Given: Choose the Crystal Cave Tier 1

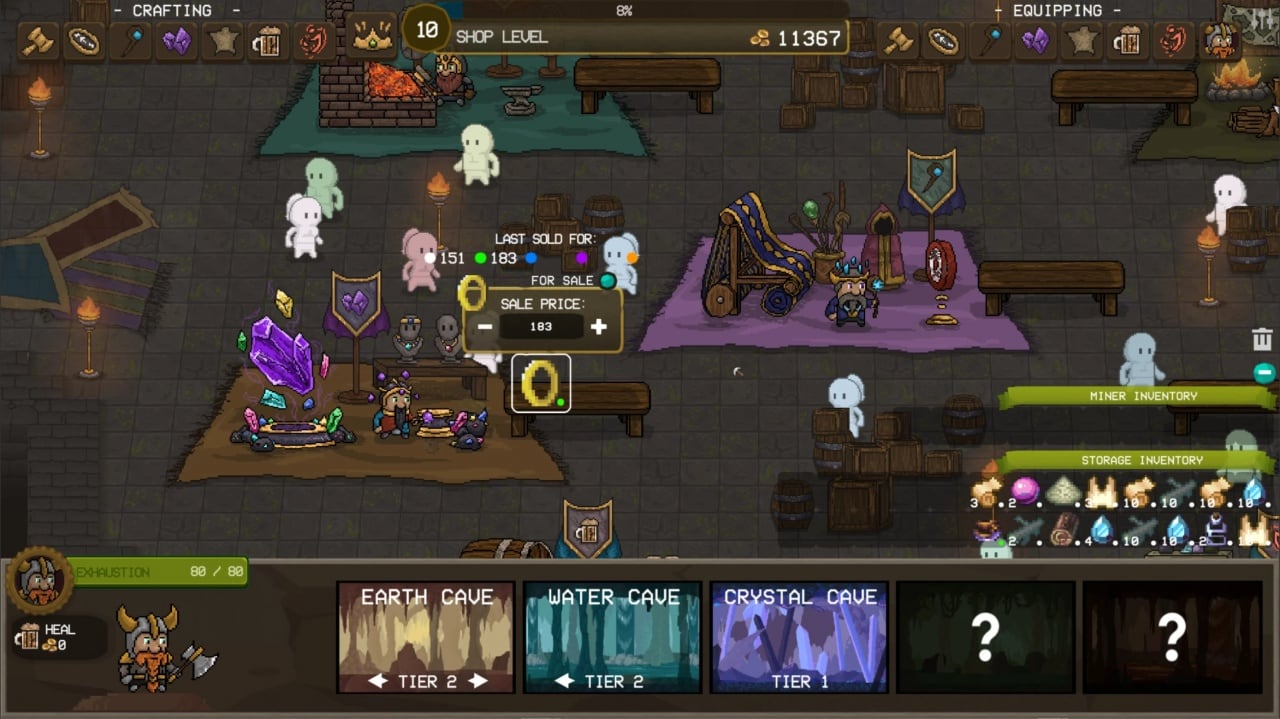Looking at the screenshot, I should click(x=799, y=637).
